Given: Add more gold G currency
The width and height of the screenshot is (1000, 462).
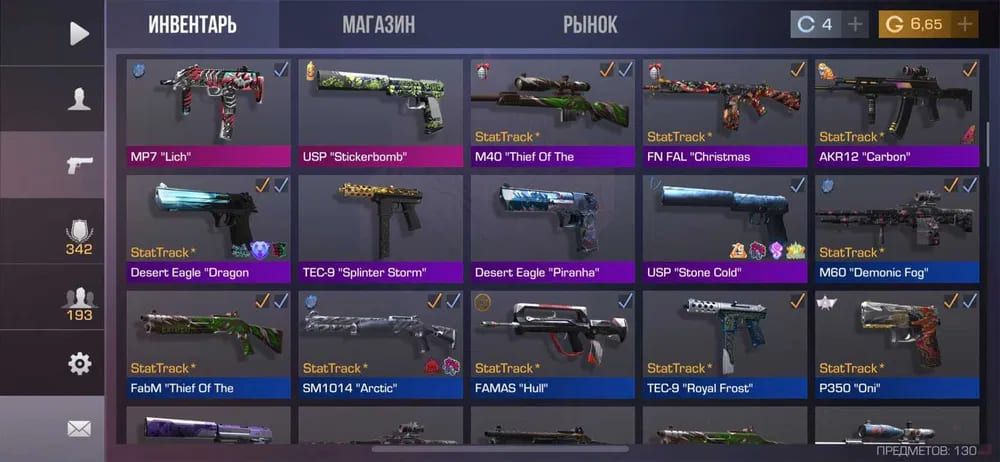Looking at the screenshot, I should tap(964, 25).
